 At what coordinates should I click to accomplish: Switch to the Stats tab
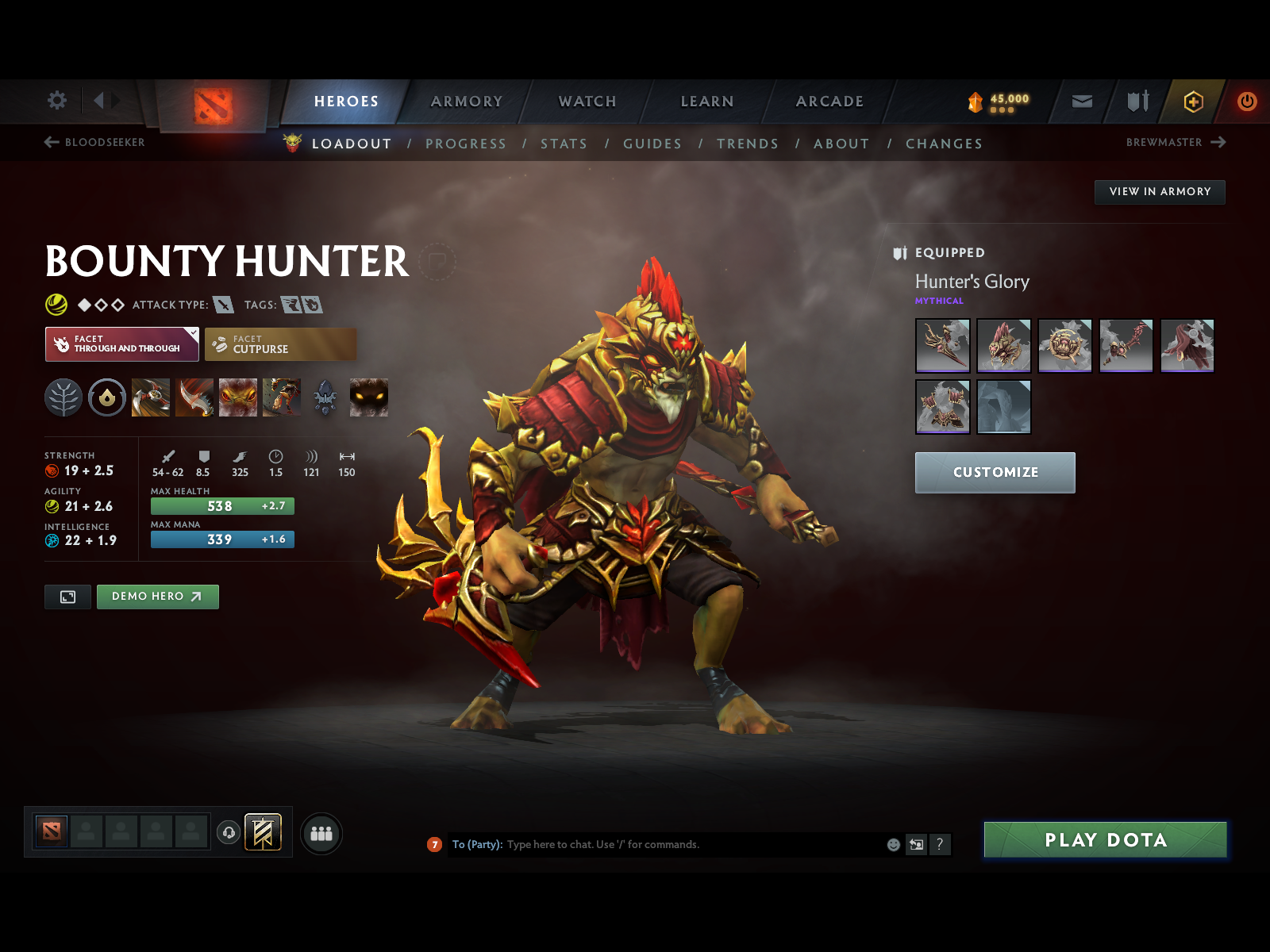(x=564, y=144)
